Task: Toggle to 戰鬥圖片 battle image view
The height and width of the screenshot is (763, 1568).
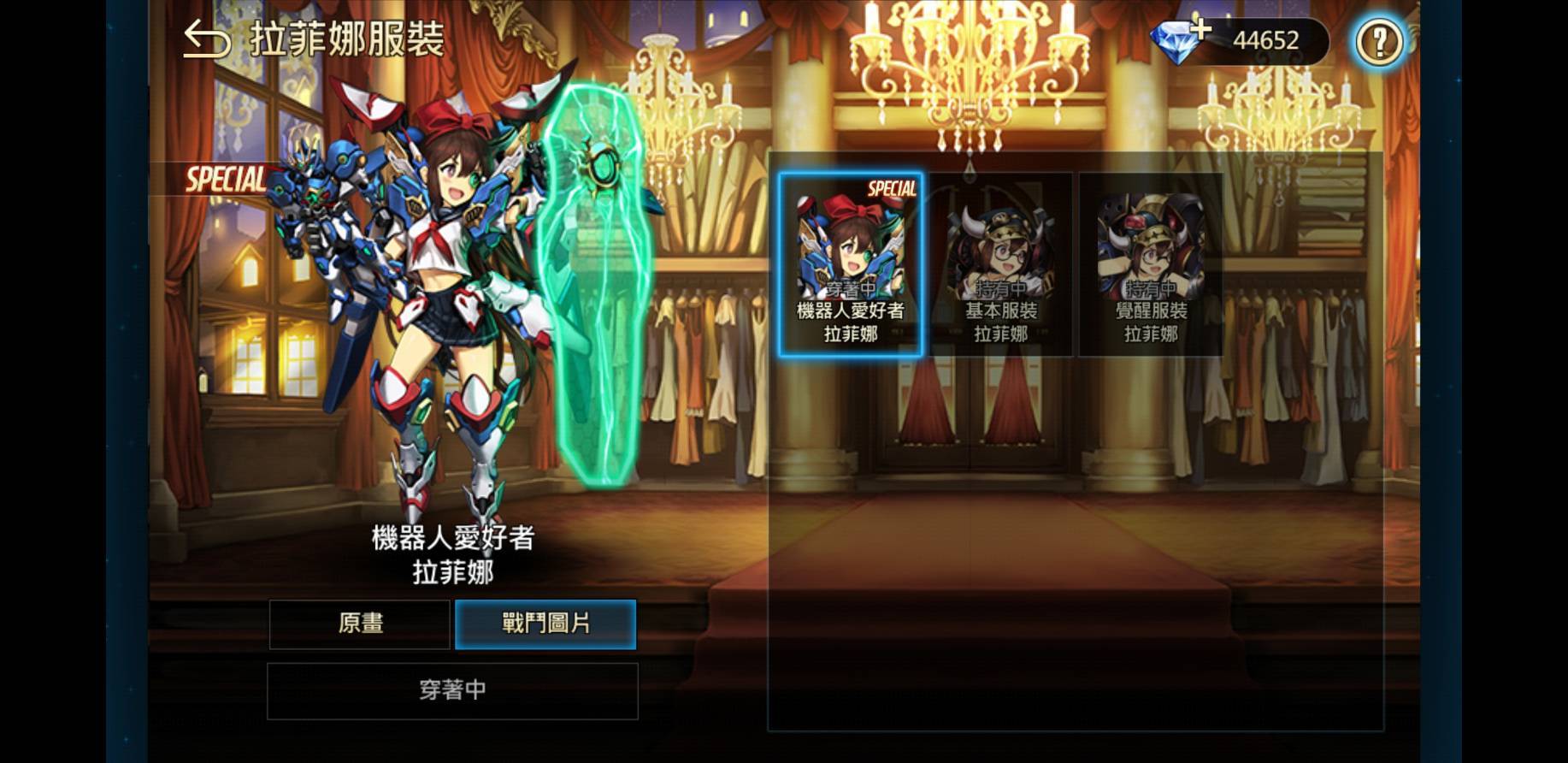Action: tap(545, 624)
